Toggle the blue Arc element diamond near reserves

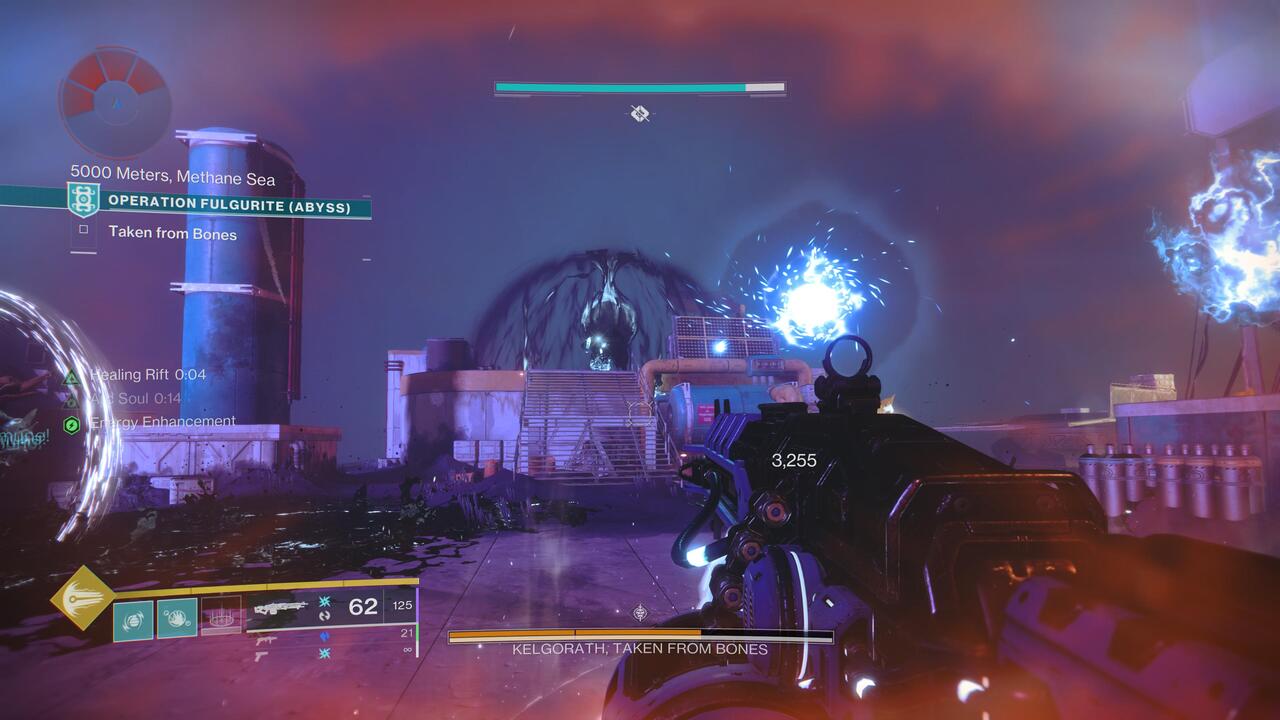pos(323,637)
